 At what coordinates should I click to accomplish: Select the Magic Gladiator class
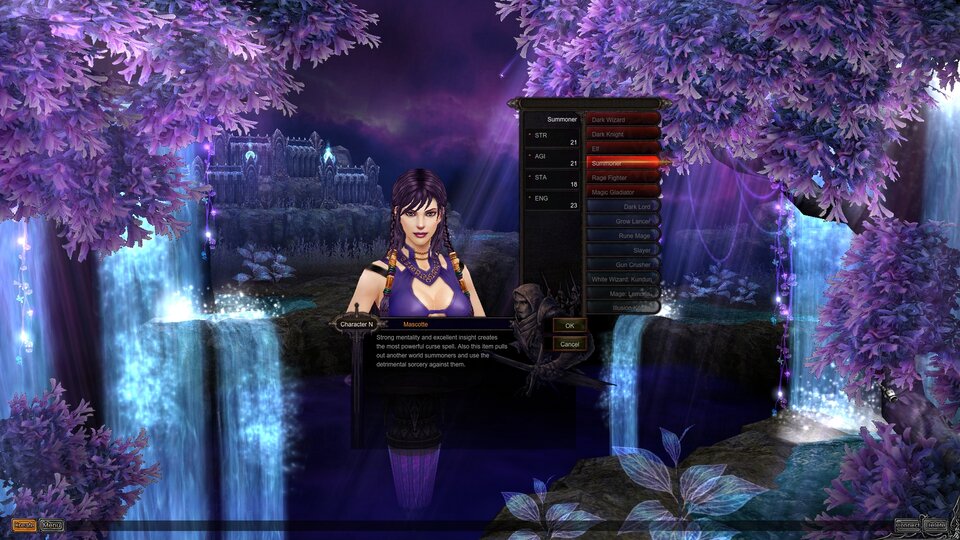point(622,191)
